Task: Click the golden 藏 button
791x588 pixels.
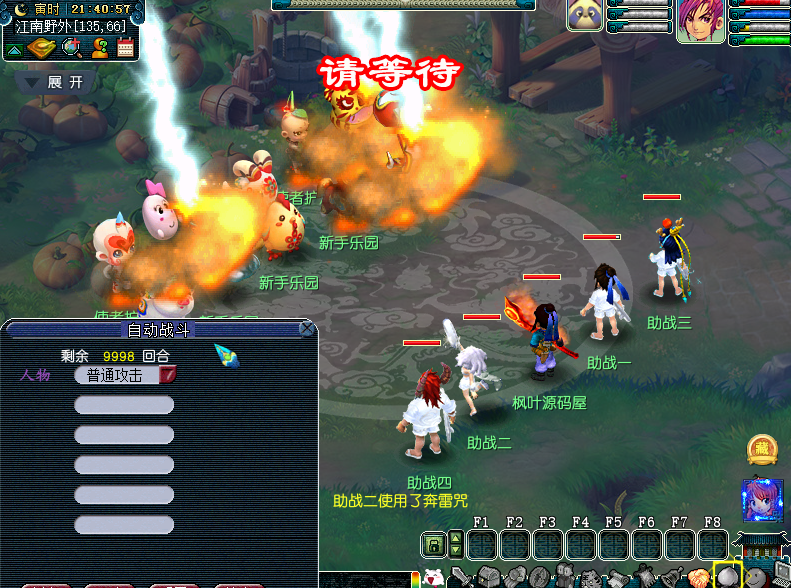Action: 763,450
